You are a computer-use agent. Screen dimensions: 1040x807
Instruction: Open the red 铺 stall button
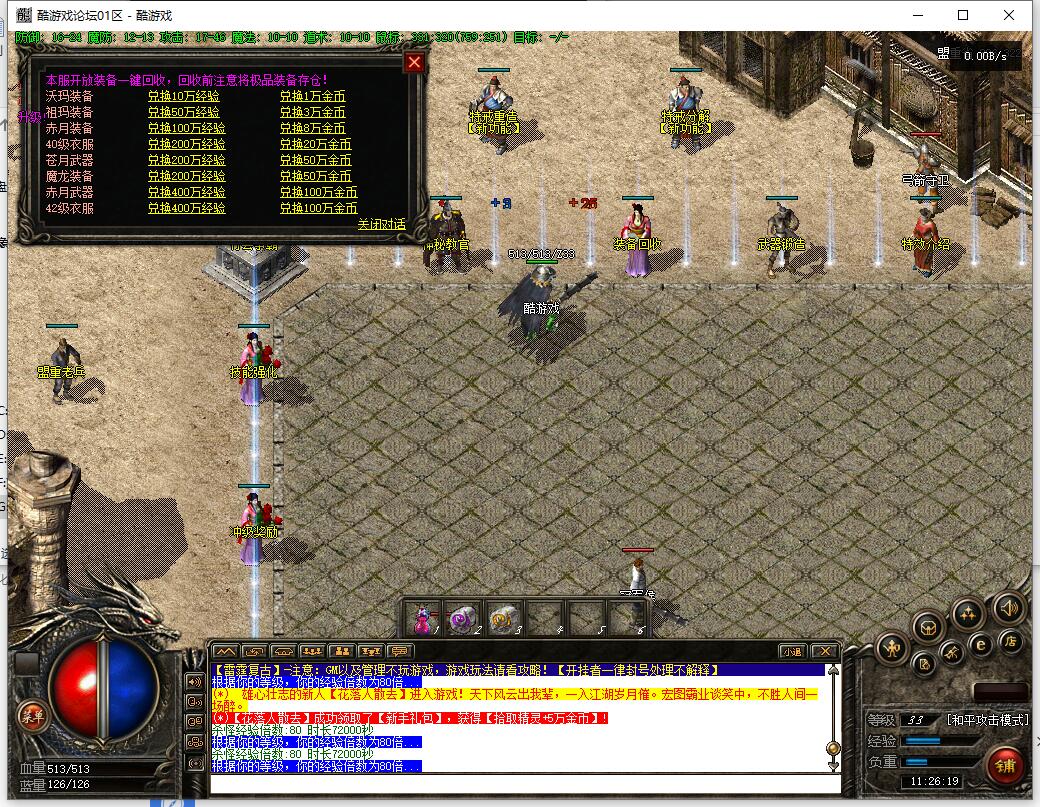pos(1006,765)
